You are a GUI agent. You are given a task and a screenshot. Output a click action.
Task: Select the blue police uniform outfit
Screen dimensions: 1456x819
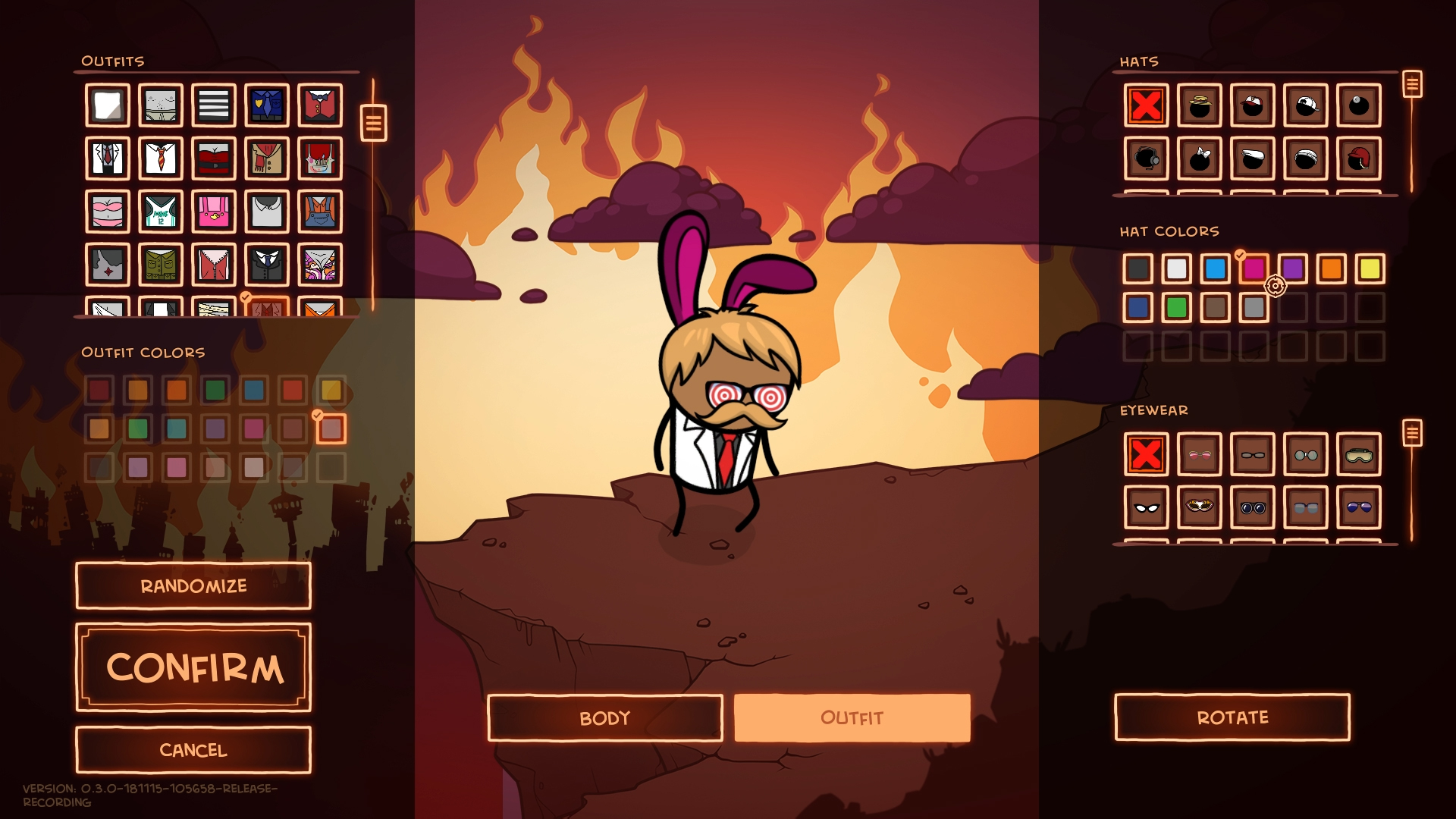(x=265, y=105)
